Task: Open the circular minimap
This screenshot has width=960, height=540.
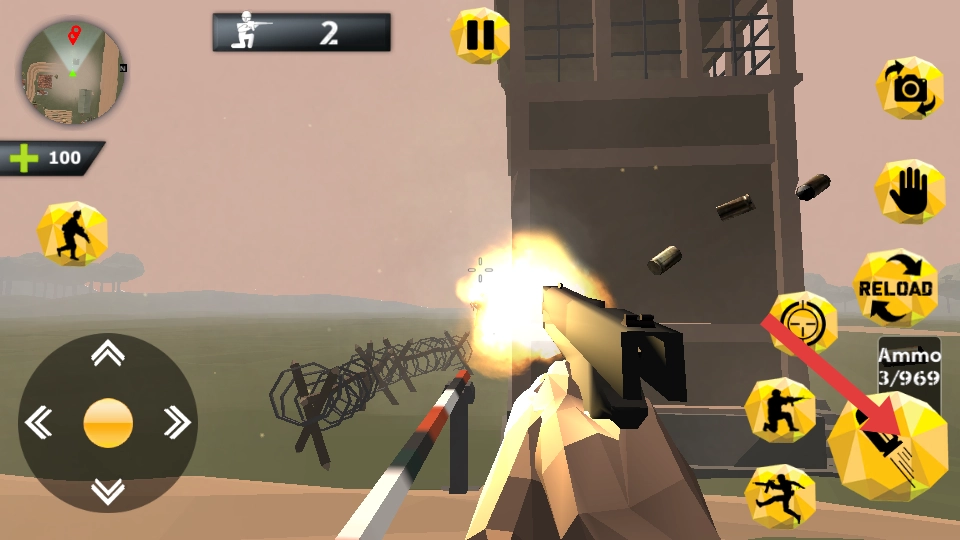Action: pyautogui.click(x=72, y=72)
